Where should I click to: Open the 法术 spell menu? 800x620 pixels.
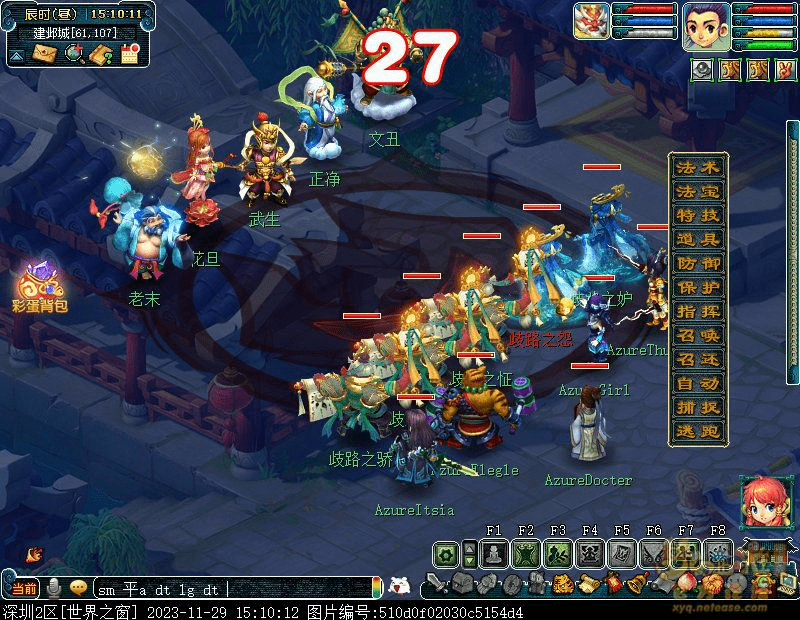point(697,167)
